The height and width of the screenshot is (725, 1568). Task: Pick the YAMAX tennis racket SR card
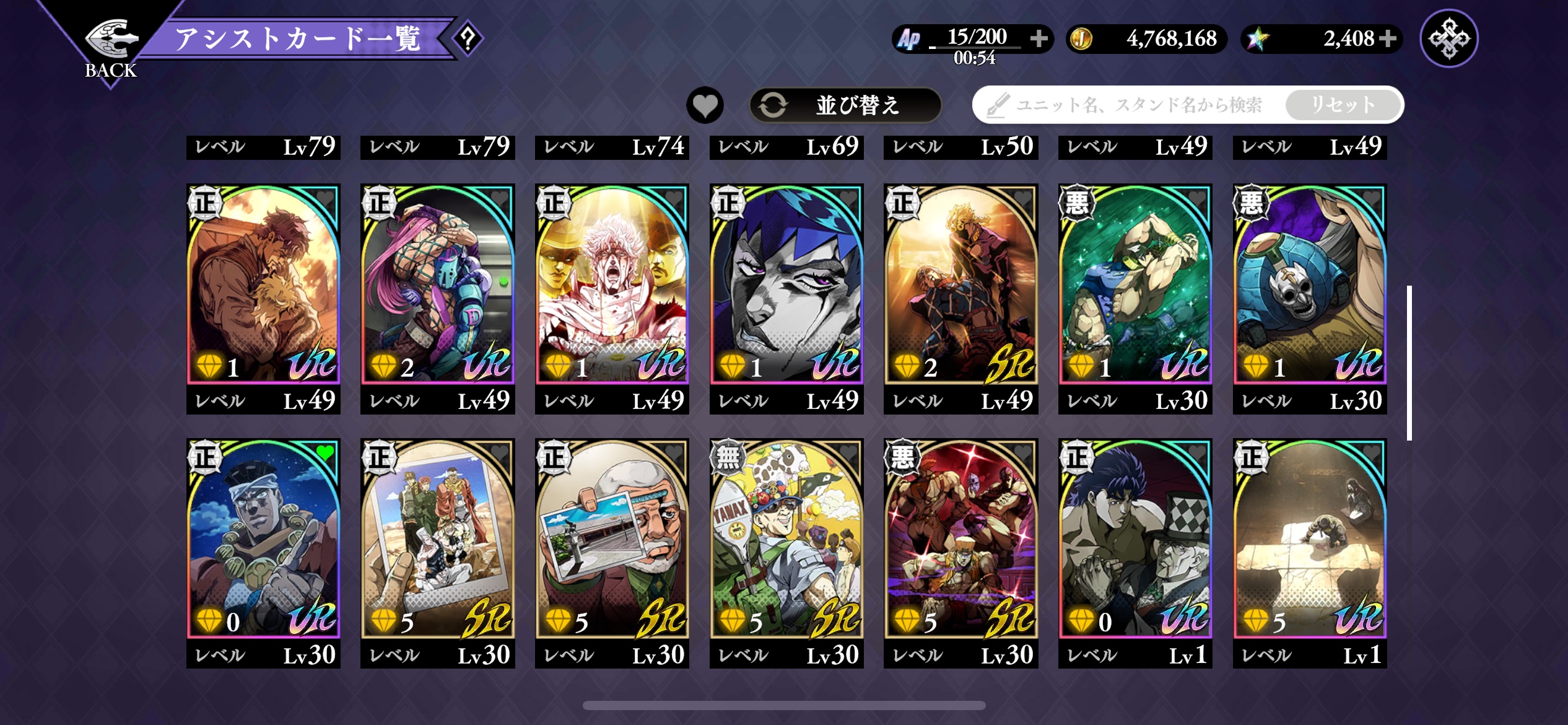[x=786, y=539]
